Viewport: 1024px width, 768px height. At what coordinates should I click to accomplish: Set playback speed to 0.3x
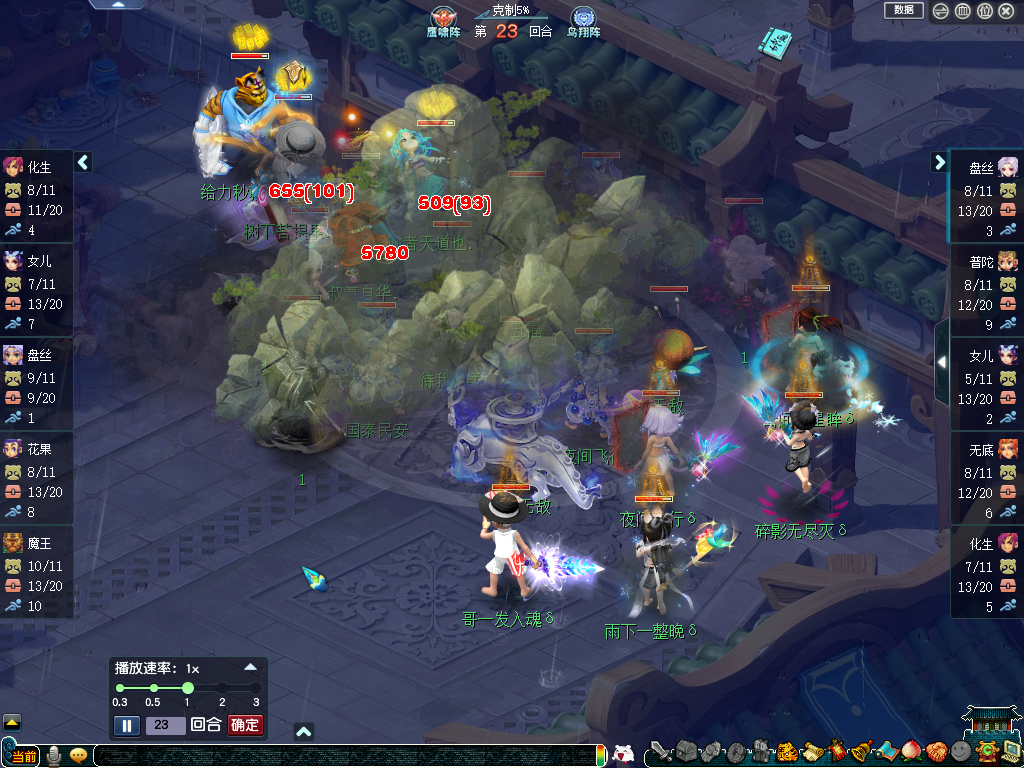120,688
